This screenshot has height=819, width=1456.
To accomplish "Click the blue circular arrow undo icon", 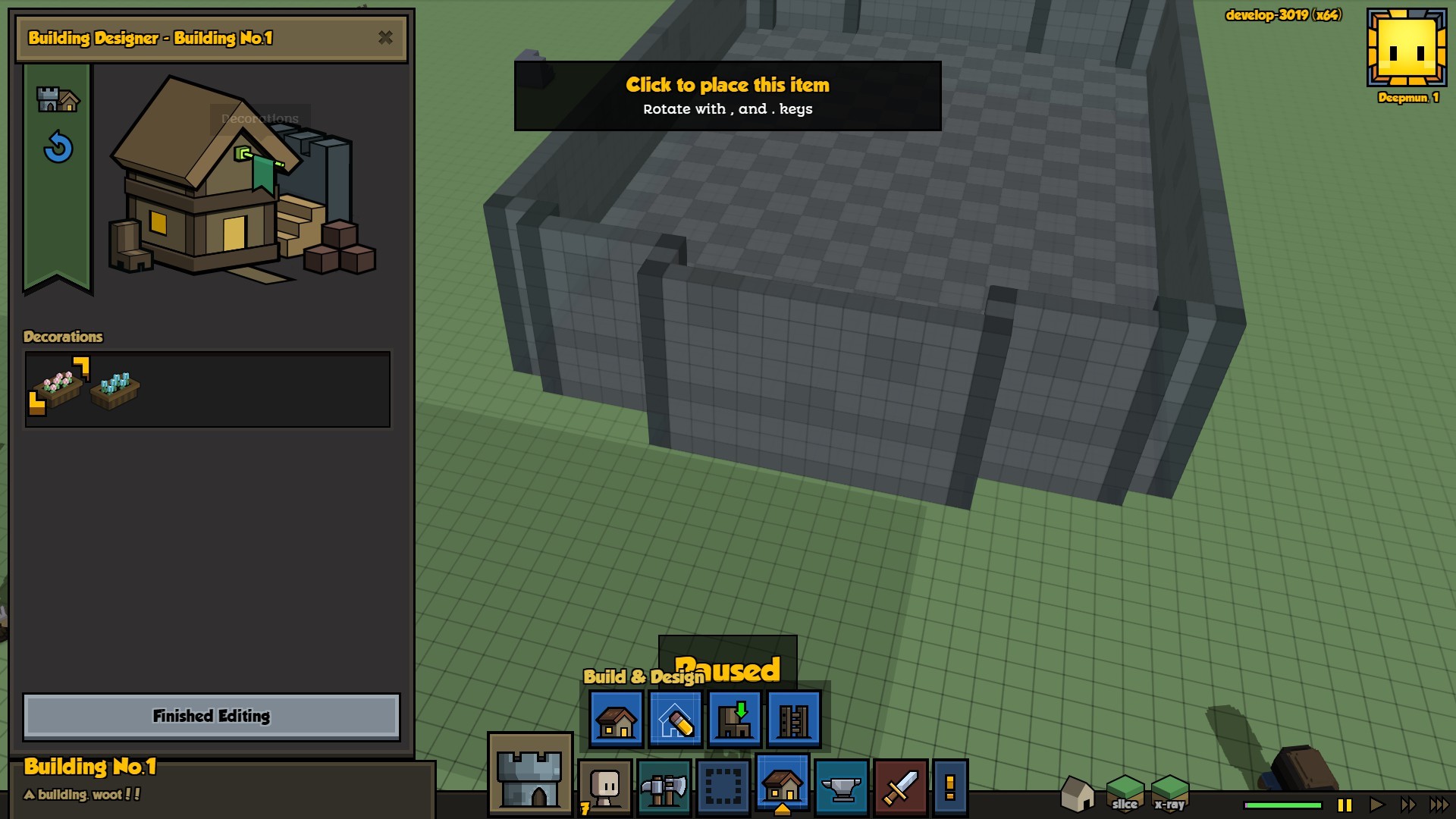I will click(x=58, y=147).
